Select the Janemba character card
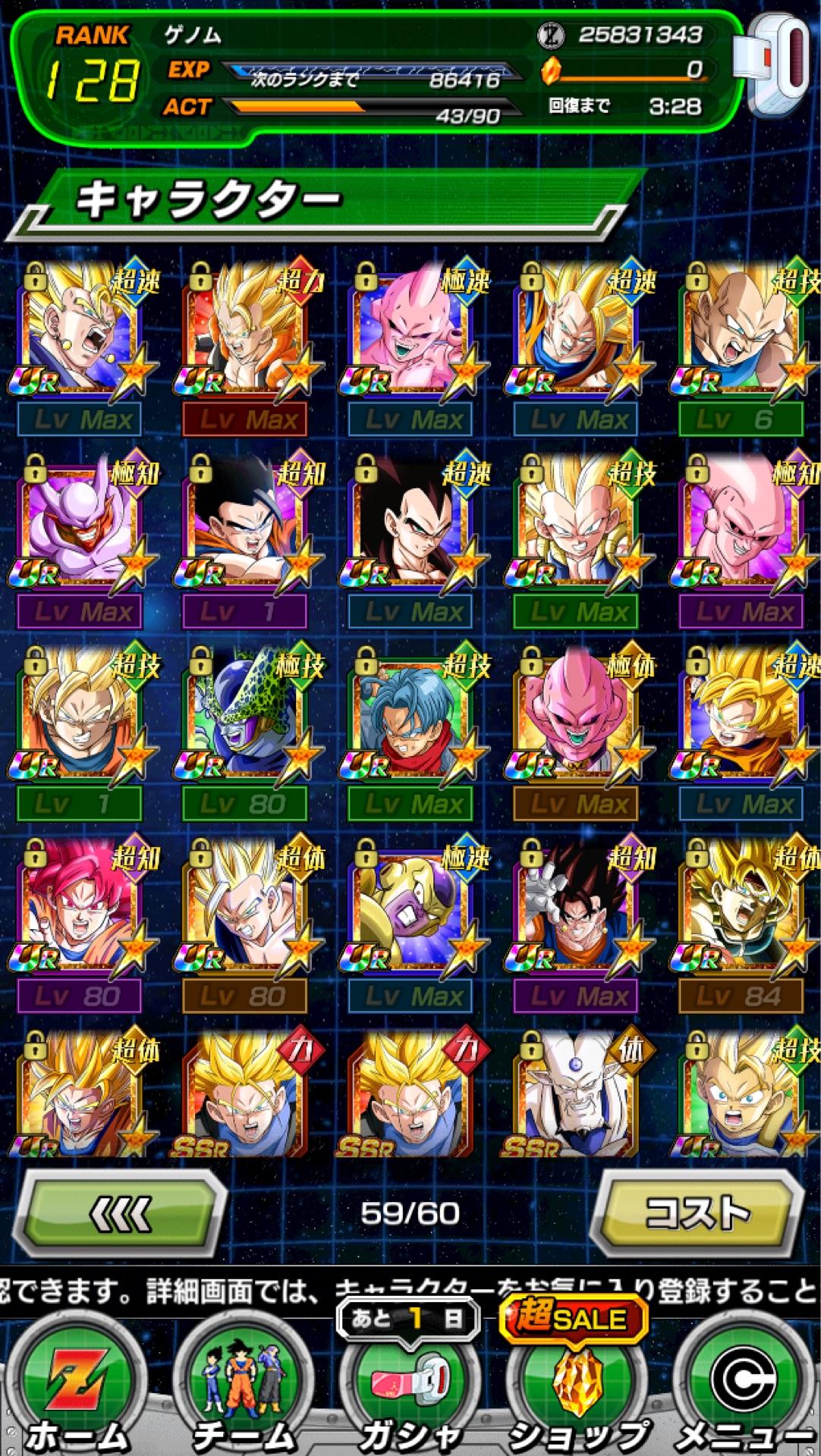Screen dimensions: 821x1456 click(x=79, y=523)
